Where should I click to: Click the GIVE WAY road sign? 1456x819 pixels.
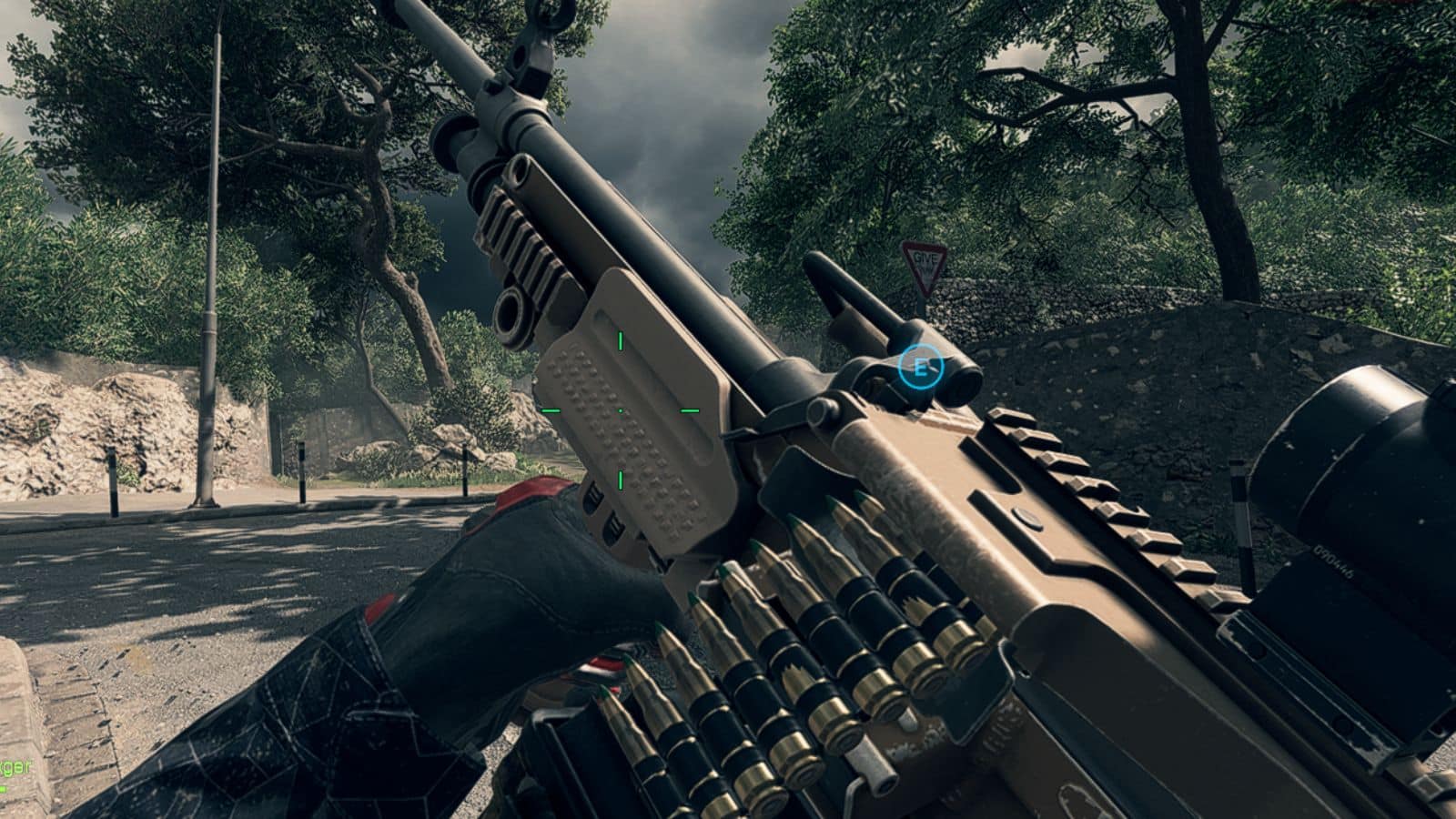tap(924, 266)
